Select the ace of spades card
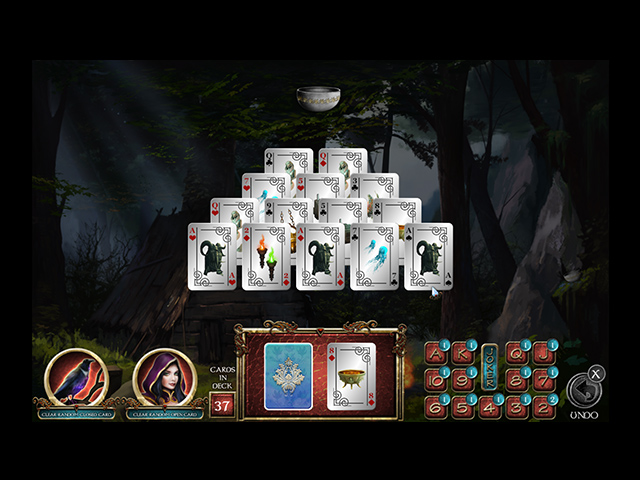The width and height of the screenshot is (640, 480). point(428,257)
